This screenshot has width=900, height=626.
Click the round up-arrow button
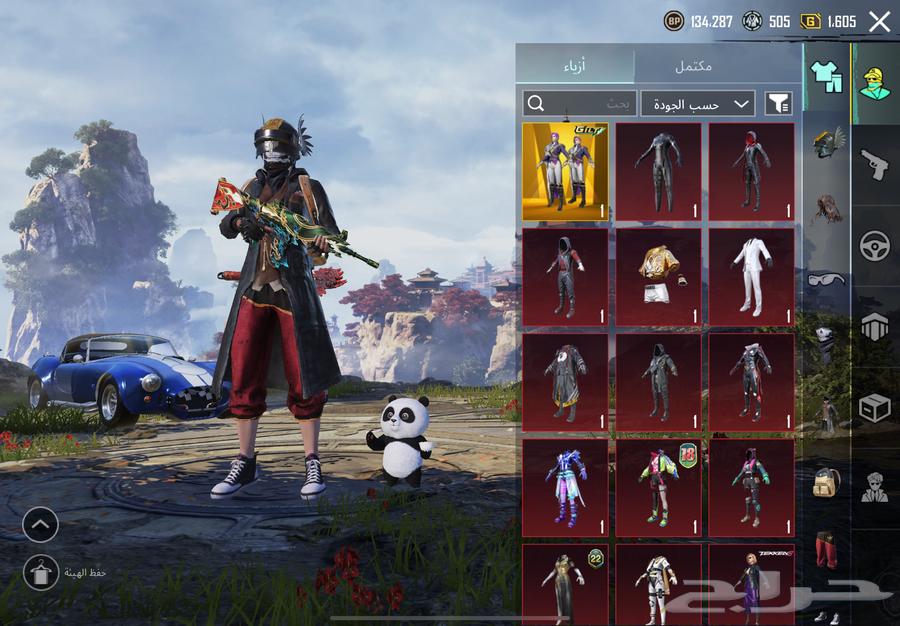pyautogui.click(x=41, y=524)
